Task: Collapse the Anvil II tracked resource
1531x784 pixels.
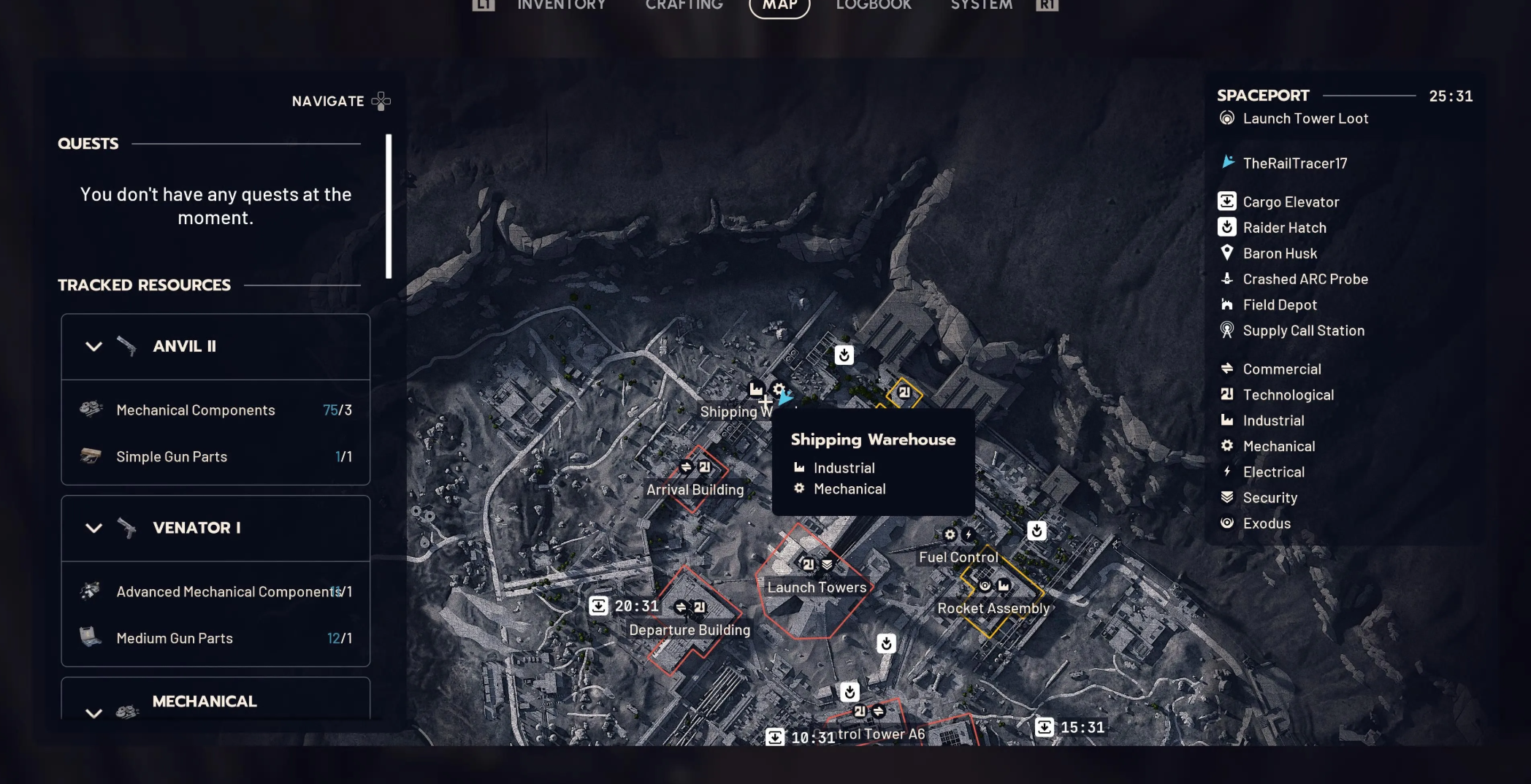Action: coord(93,347)
